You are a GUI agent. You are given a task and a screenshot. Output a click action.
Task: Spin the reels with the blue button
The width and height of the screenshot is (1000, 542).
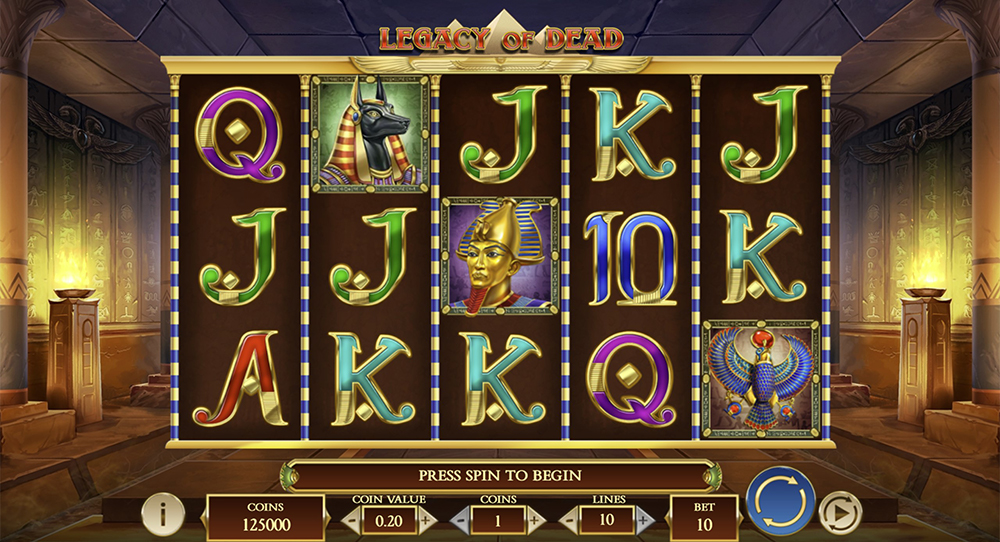pos(780,499)
